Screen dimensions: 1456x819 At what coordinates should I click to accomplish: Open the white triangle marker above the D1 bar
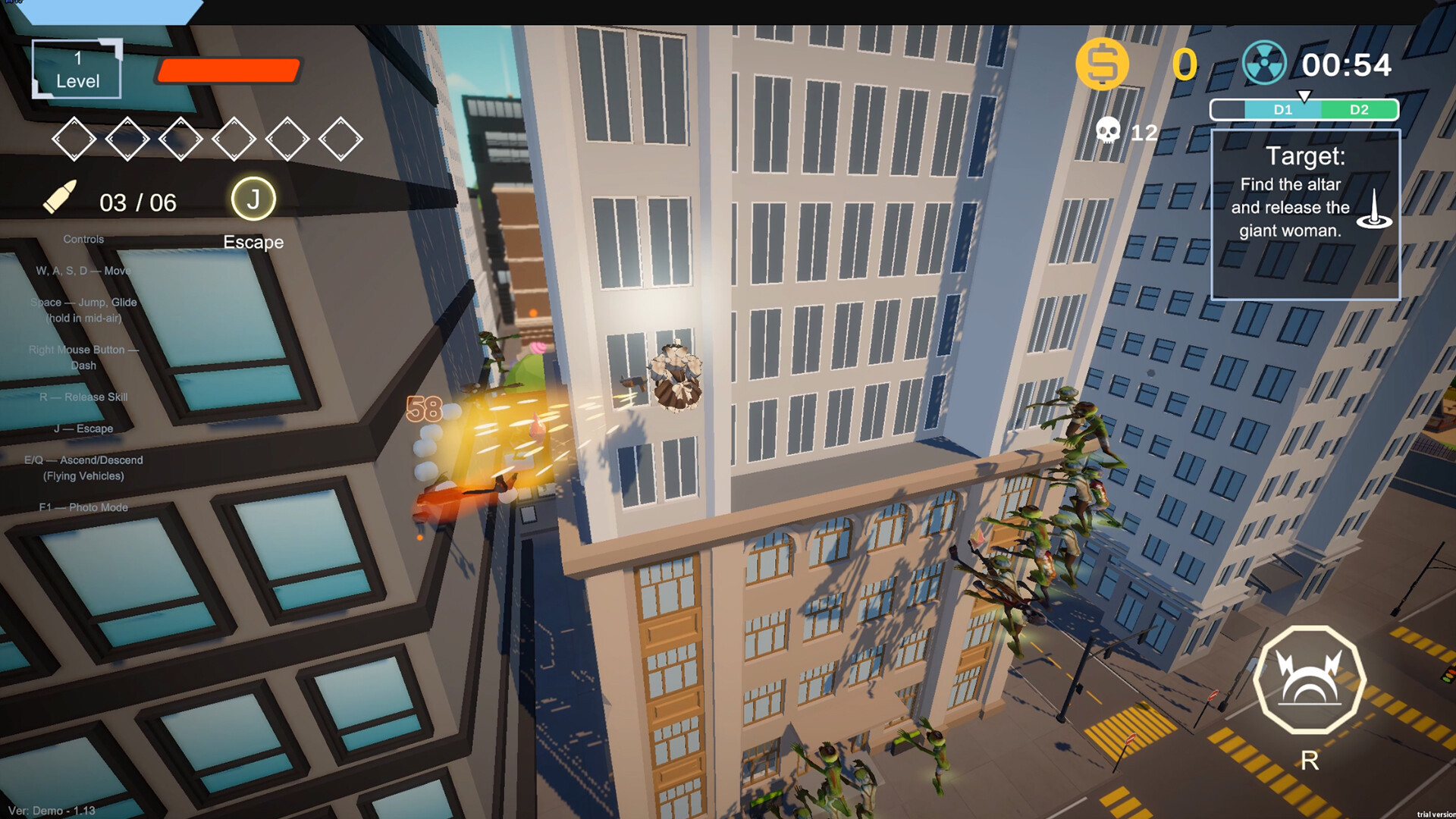coord(1306,97)
